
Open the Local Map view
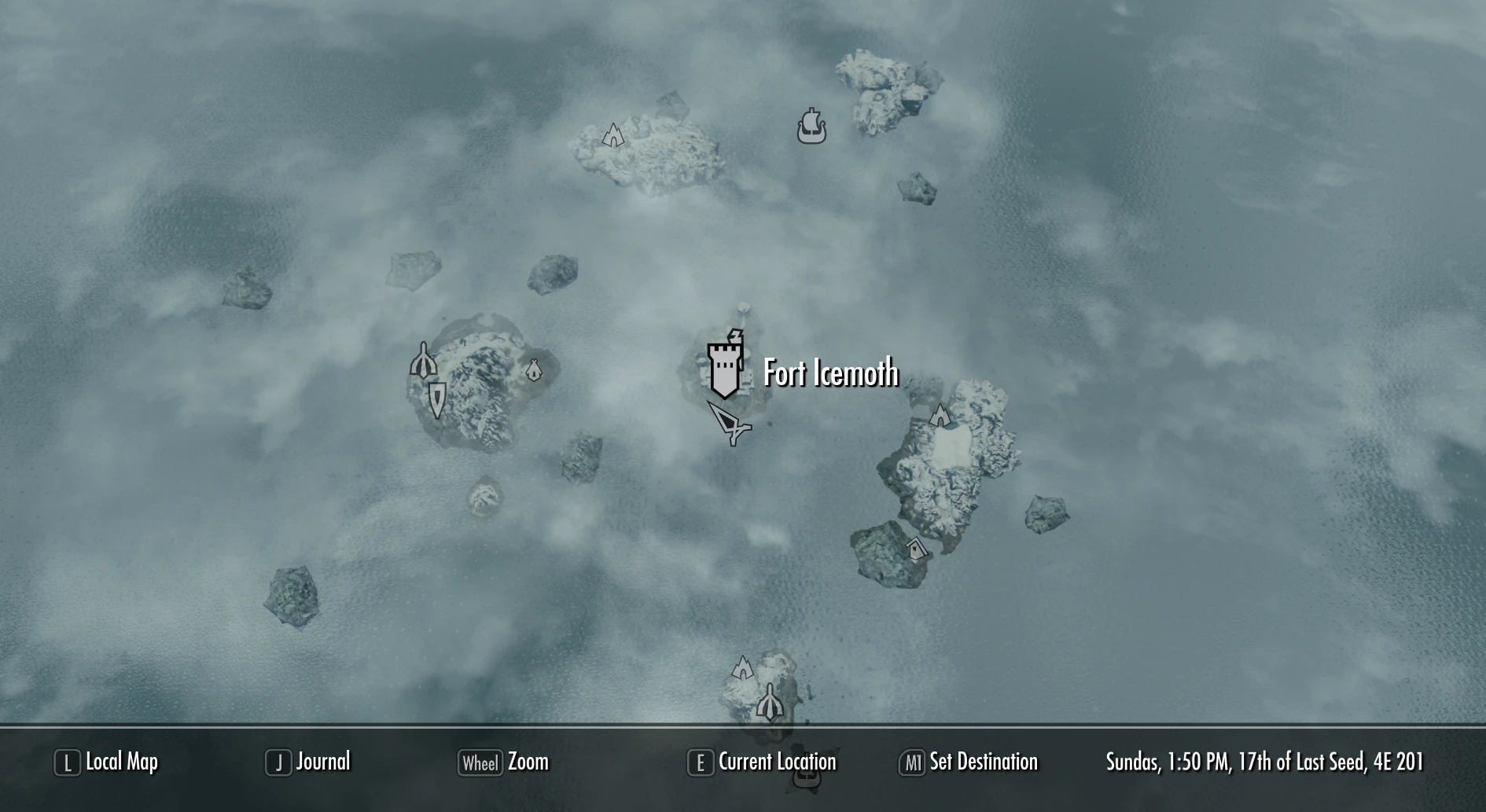click(x=106, y=762)
